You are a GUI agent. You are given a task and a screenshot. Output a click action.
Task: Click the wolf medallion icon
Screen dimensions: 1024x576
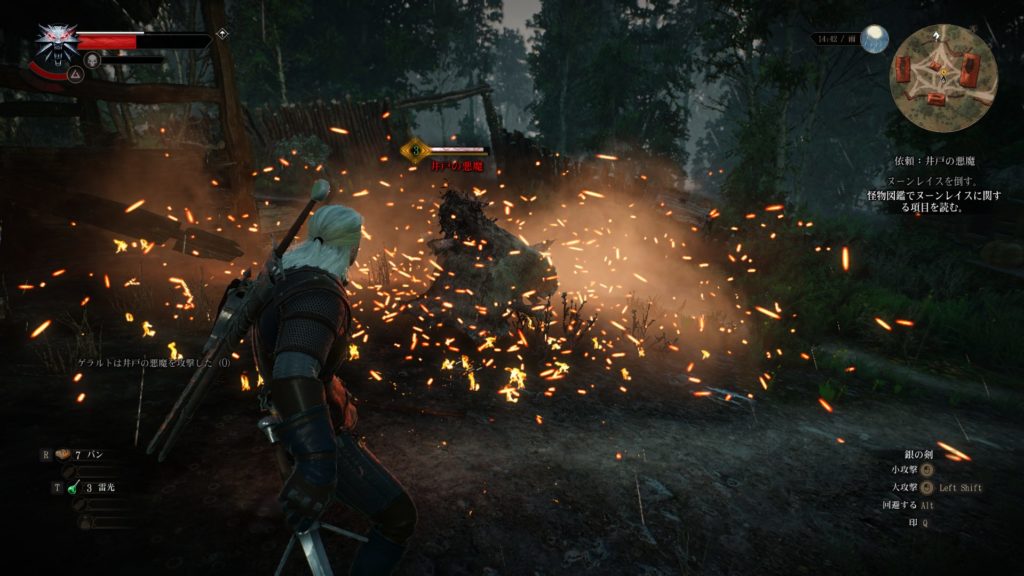(x=57, y=41)
